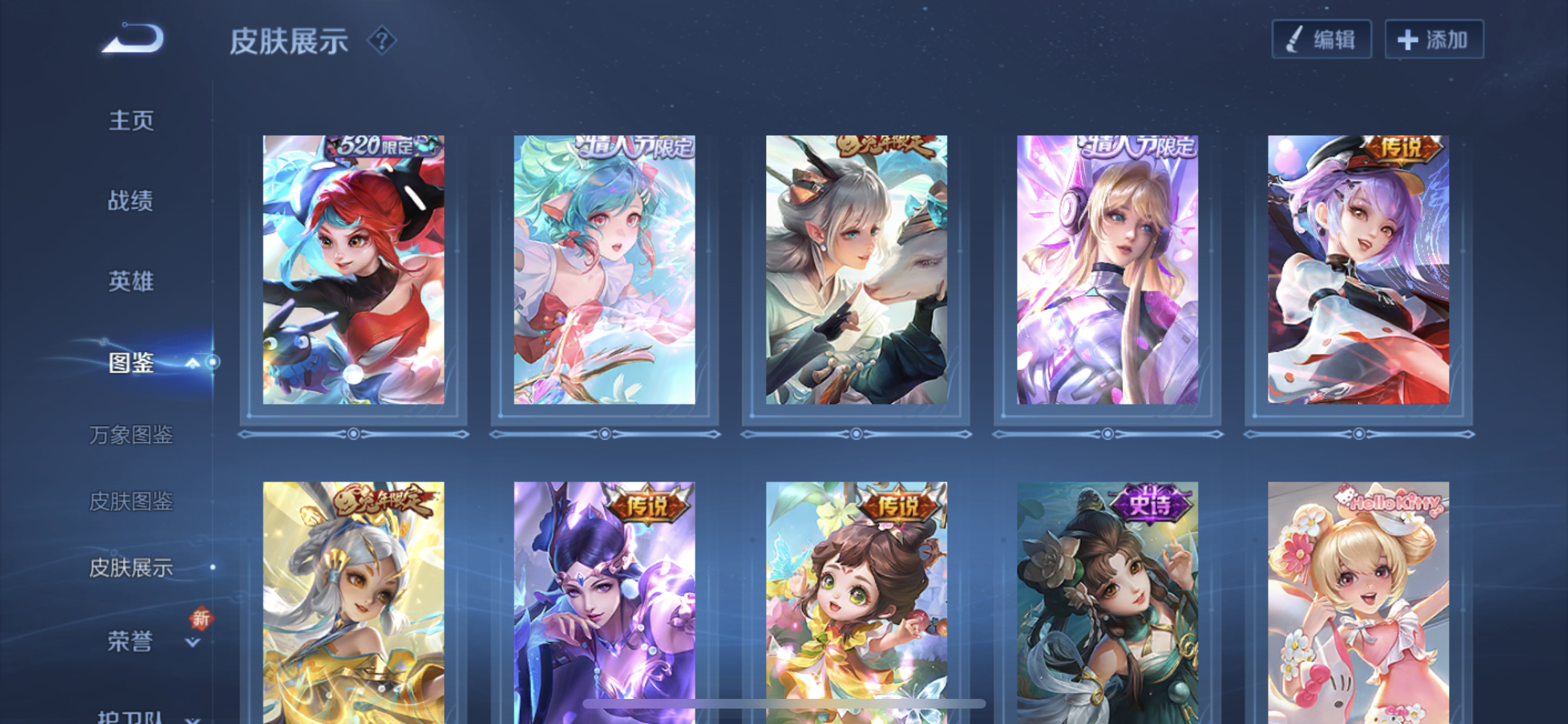The image size is (1568, 724).
Task: Choose the golden 兔年限定 skin card
Action: point(353,602)
